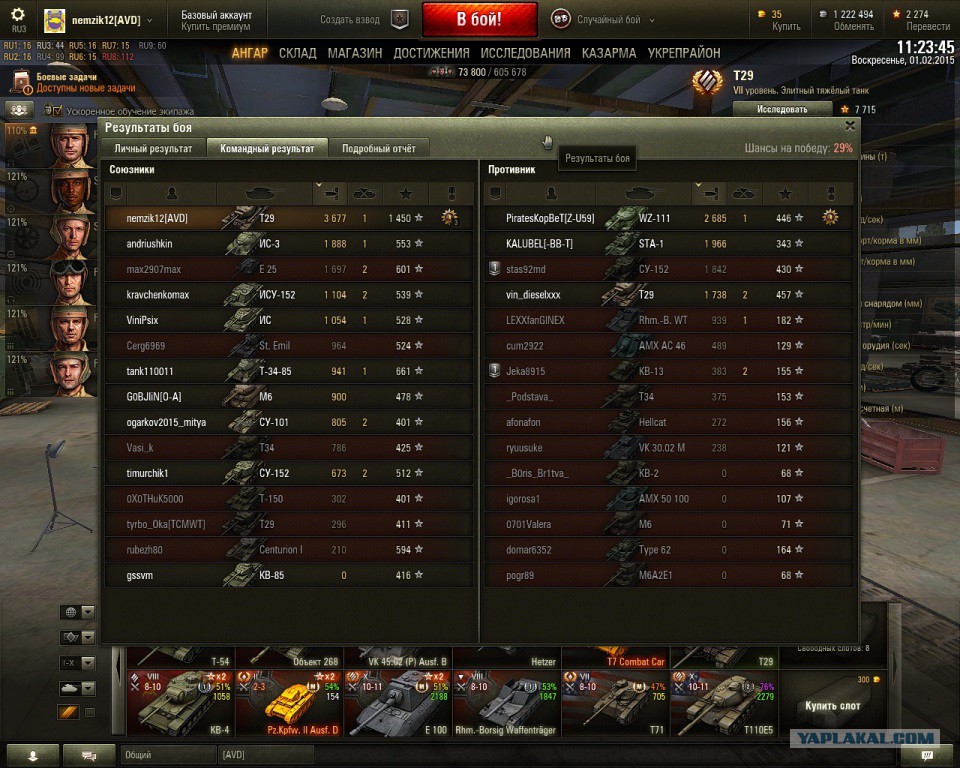Open the gear settings menu icon
Screen dimensions: 960x768
pyautogui.click(x=17, y=14)
